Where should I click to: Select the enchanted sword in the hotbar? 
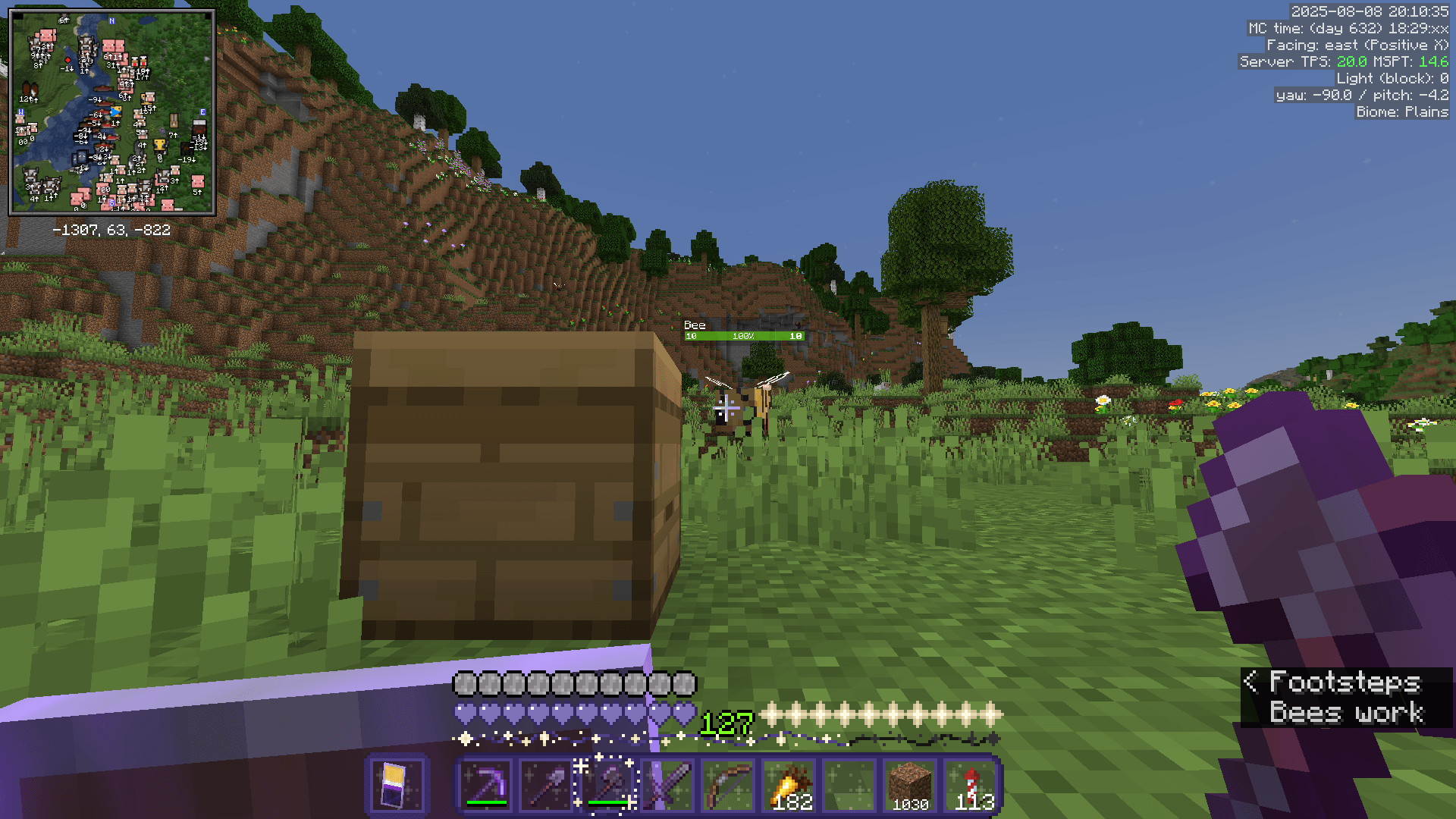tap(667, 786)
